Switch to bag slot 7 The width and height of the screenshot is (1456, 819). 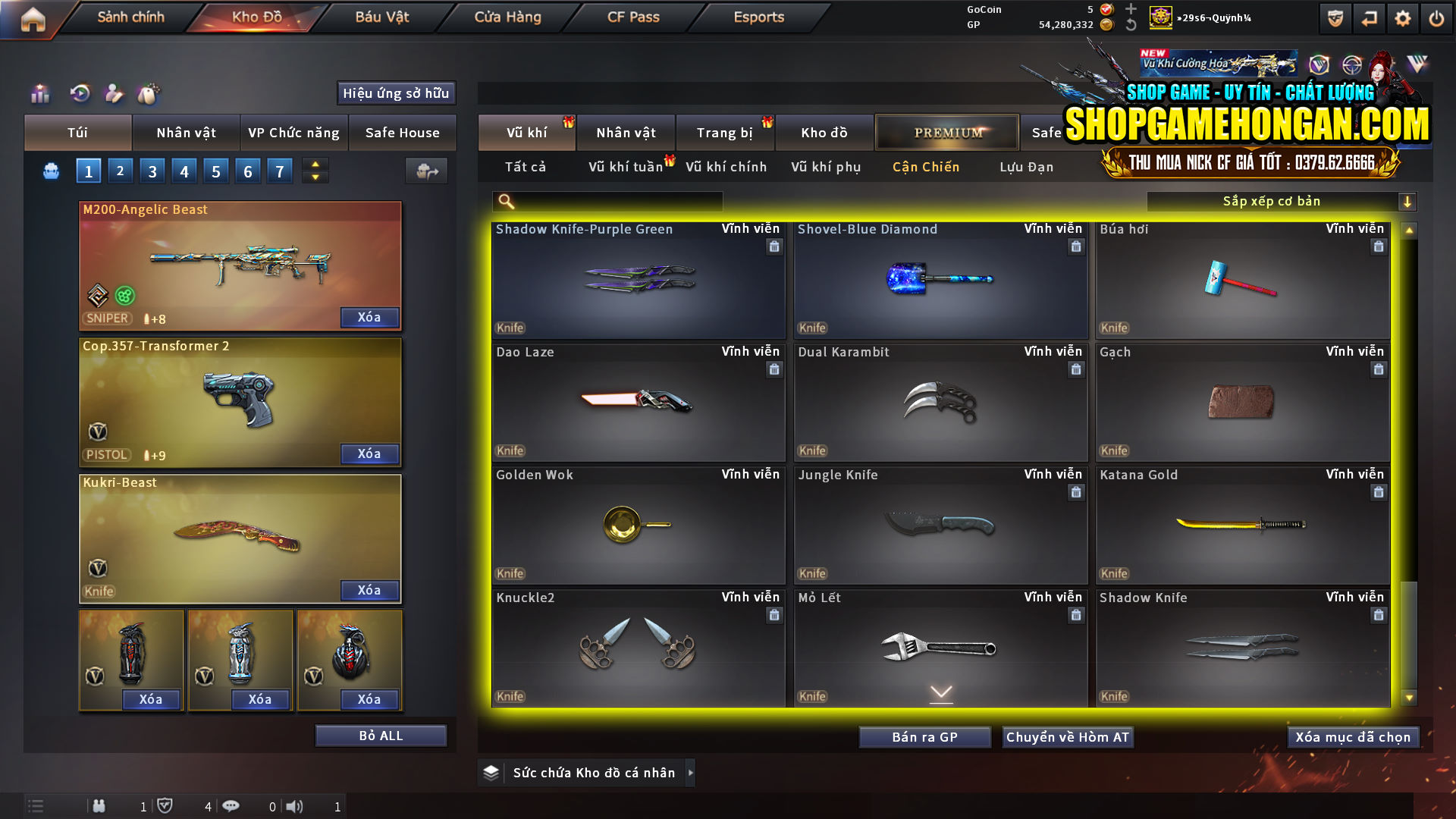pos(279,171)
